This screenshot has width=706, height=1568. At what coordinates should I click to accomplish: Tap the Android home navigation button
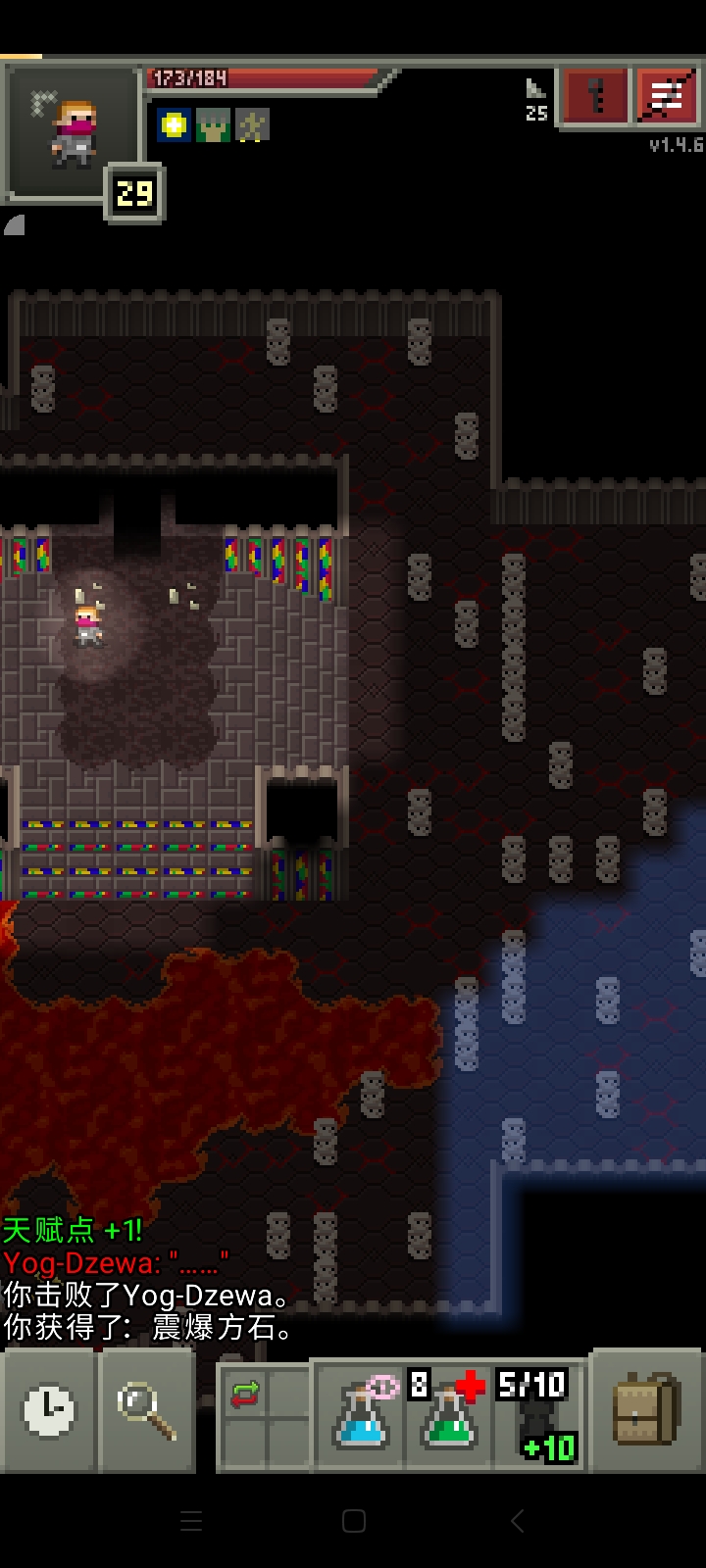tap(354, 1521)
